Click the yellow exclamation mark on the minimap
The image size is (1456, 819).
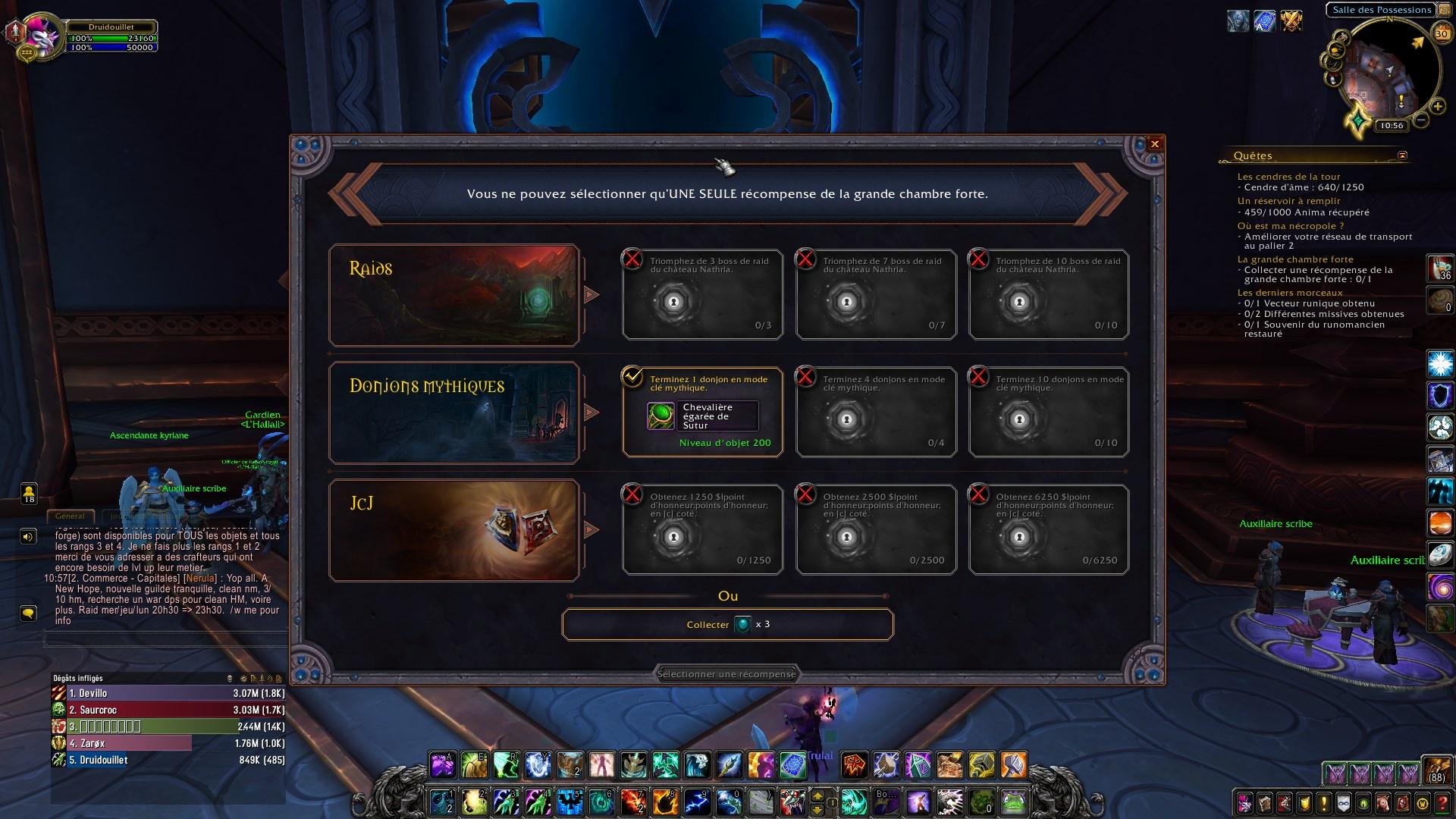pyautogui.click(x=1401, y=99)
